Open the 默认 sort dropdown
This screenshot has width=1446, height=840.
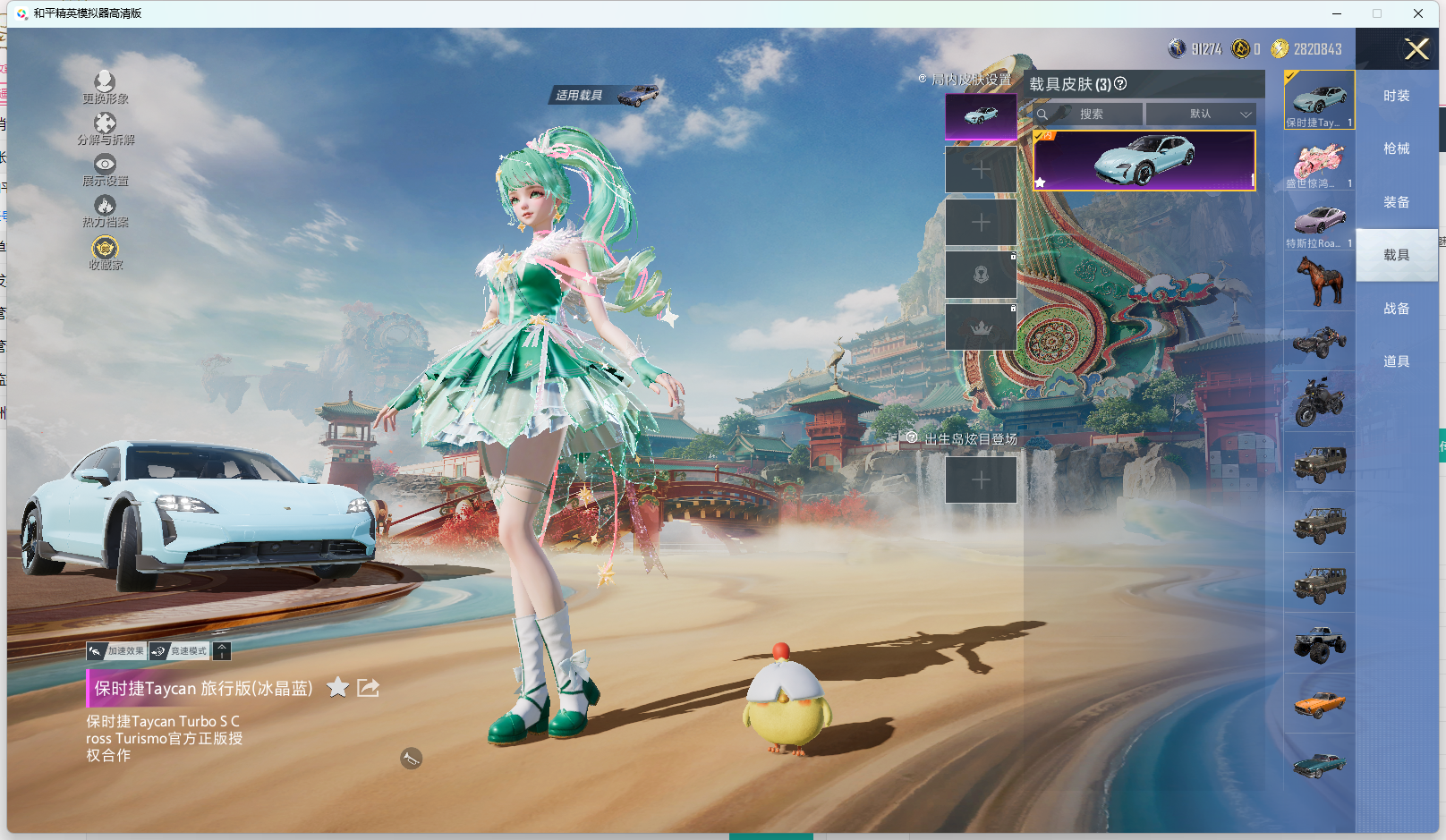[1201, 115]
